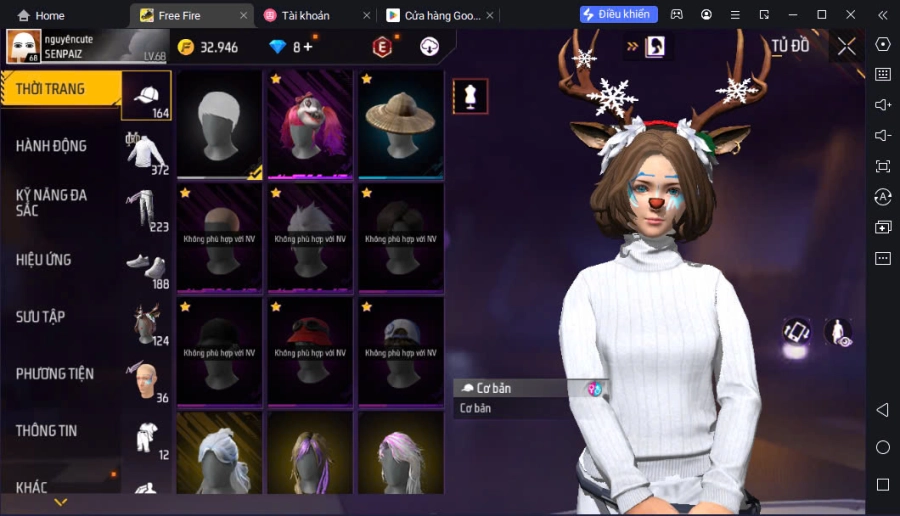Select the cap icon subcategory with 164 items
Viewport: 900px width, 516px height.
click(x=147, y=96)
